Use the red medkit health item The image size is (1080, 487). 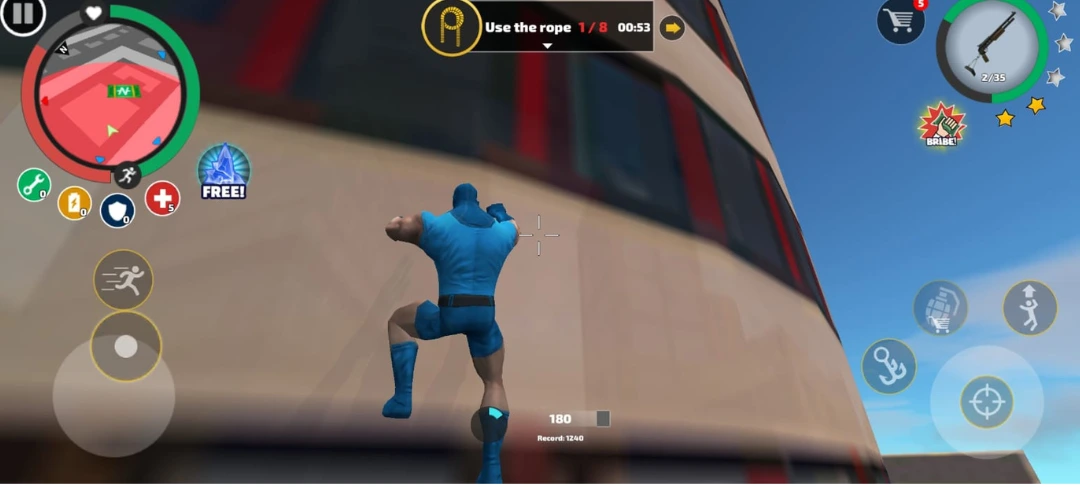point(162,198)
